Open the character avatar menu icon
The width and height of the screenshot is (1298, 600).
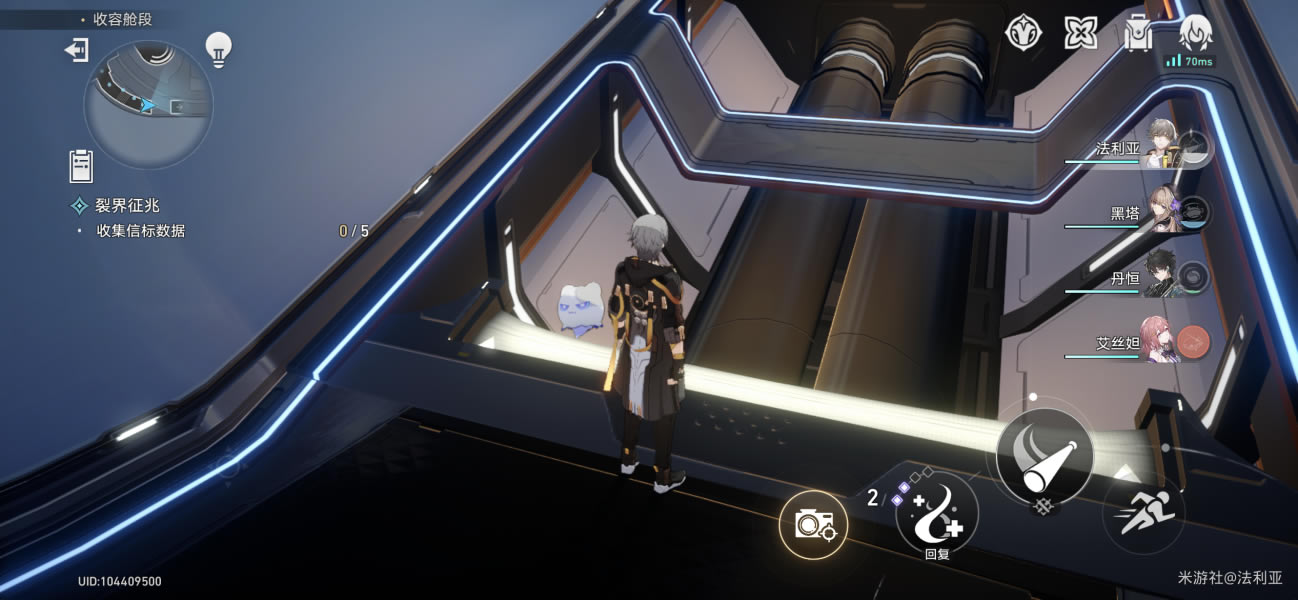[x=1195, y=33]
